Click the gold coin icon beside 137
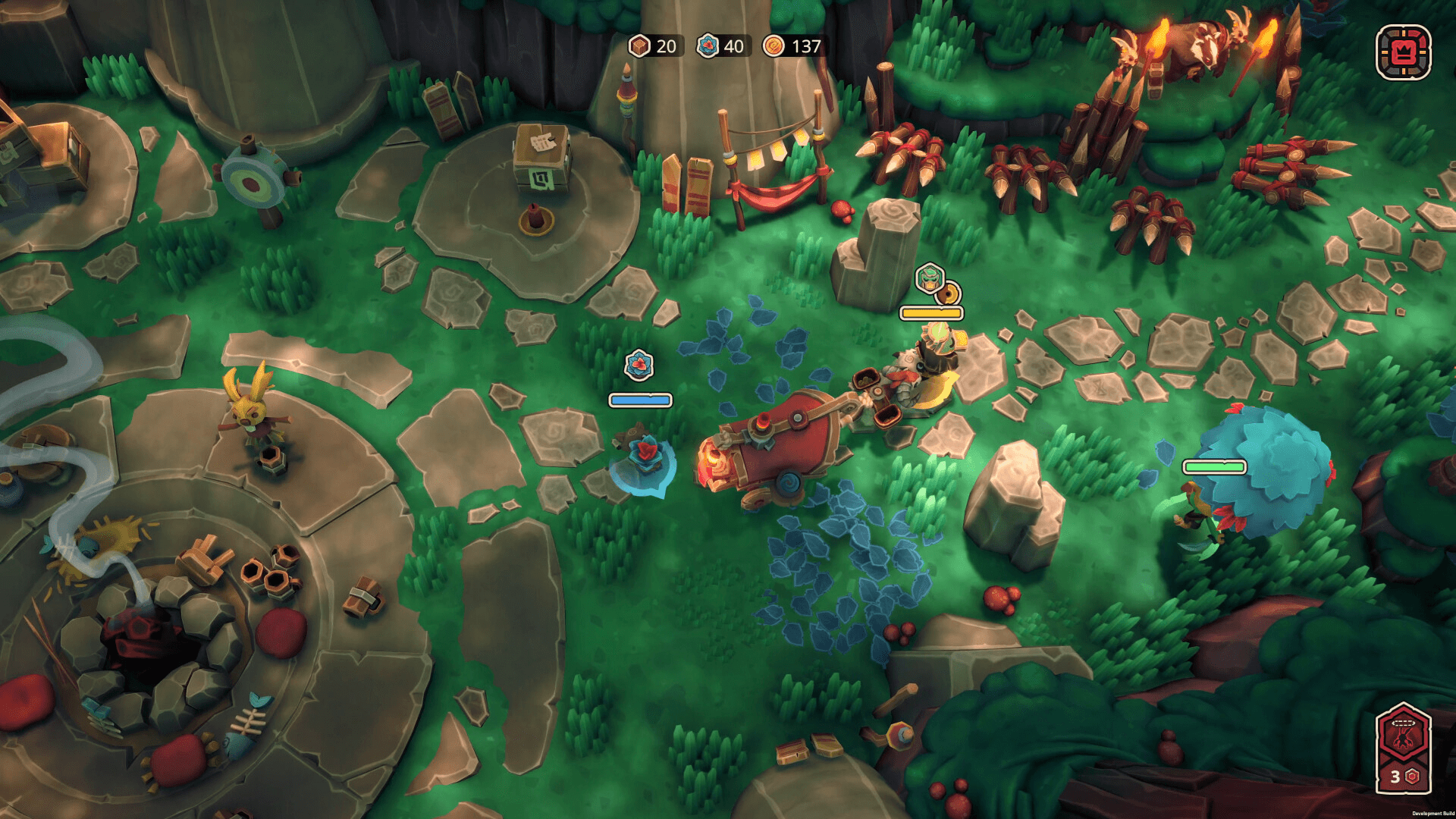This screenshot has height=819, width=1456. (773, 47)
